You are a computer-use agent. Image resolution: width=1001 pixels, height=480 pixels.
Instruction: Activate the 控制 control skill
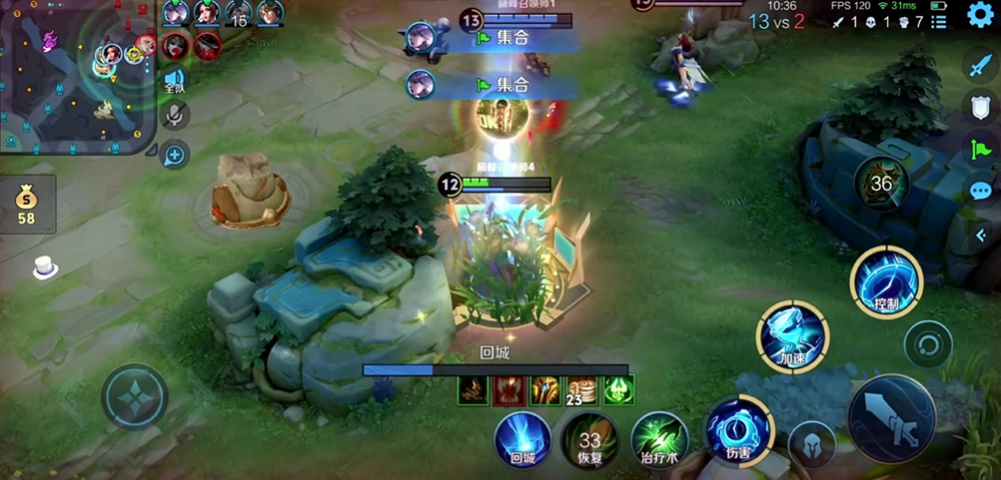[885, 282]
